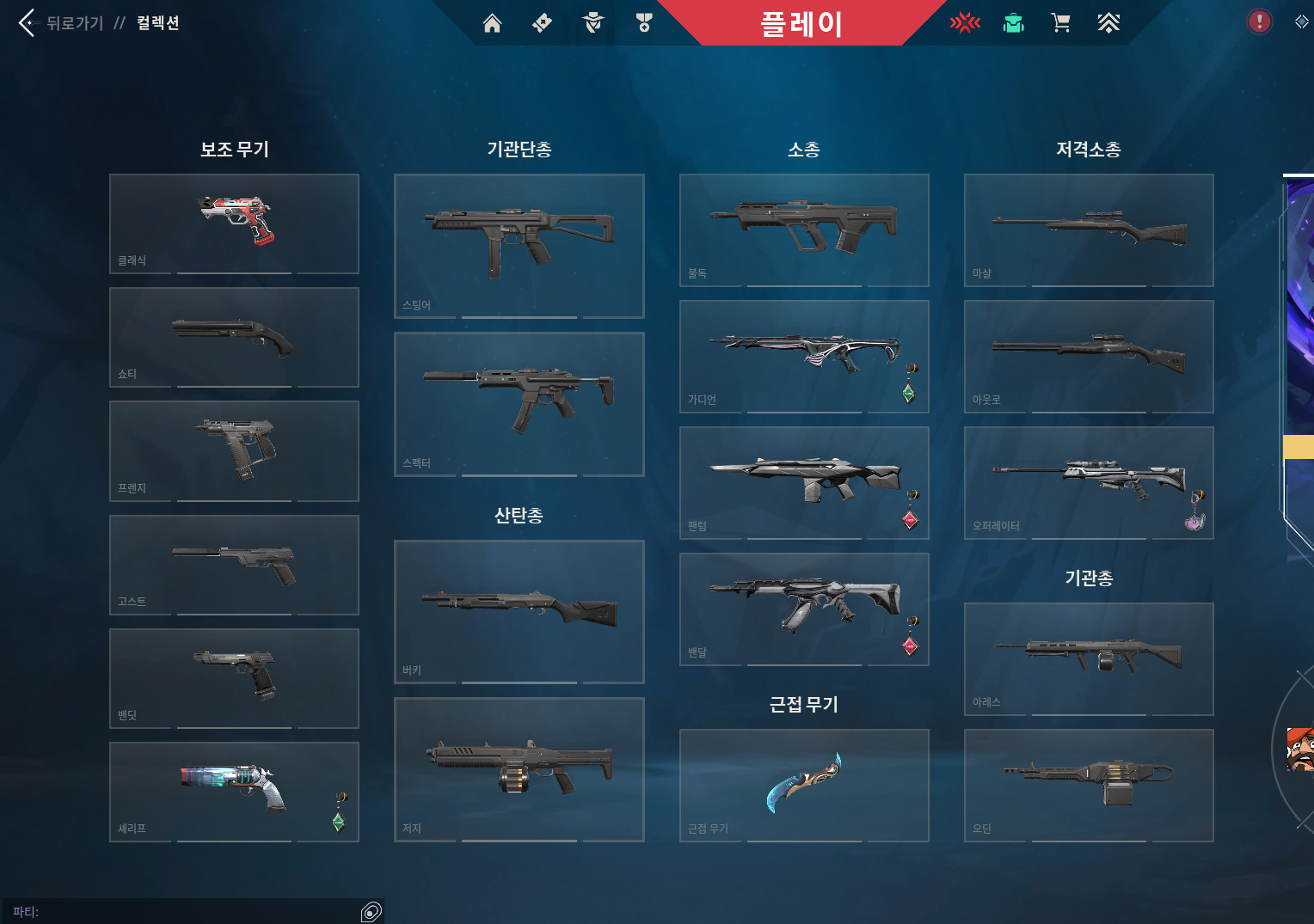1314x924 pixels.
Task: Open the Career medal icon
Action: click(642, 23)
